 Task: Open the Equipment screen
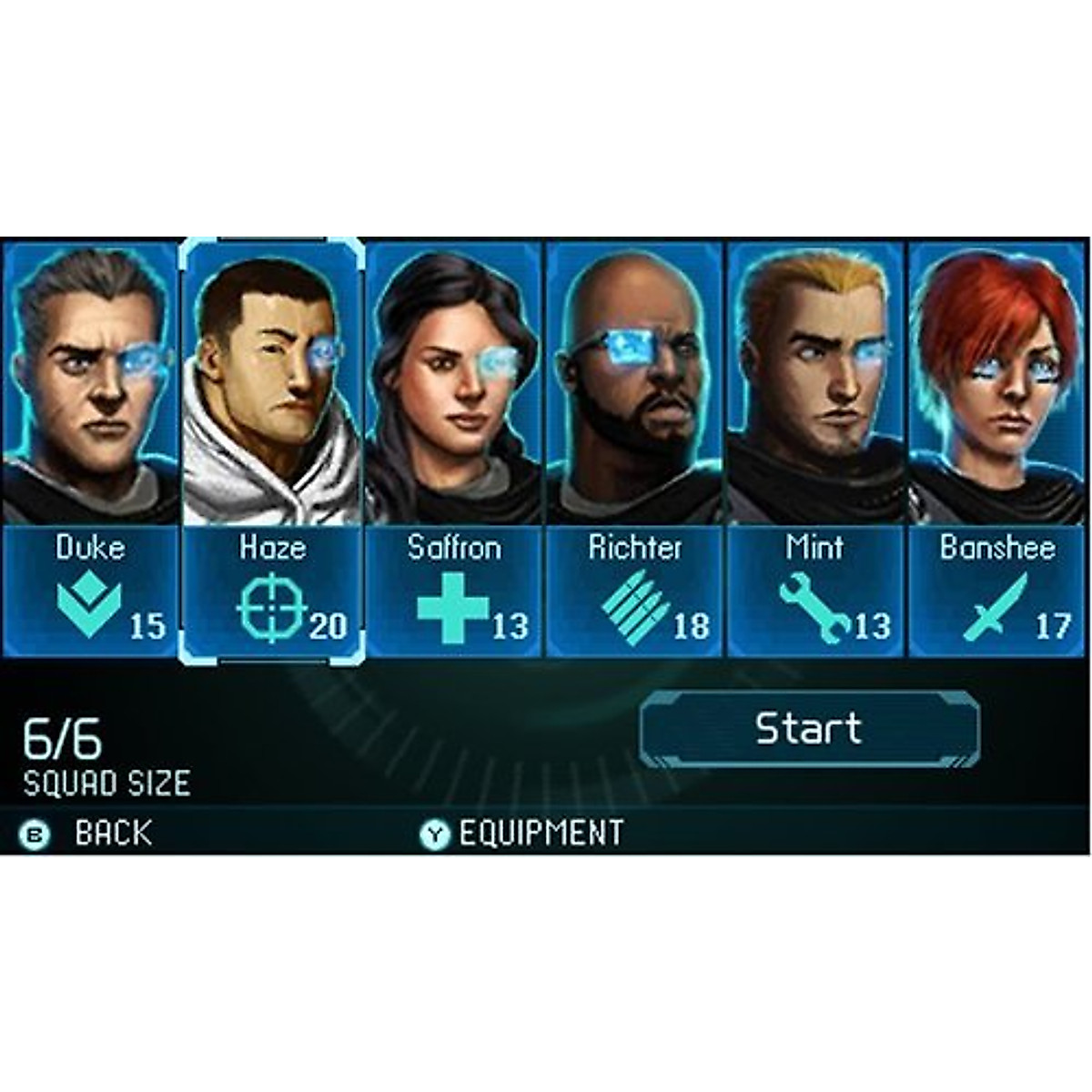coord(523,834)
